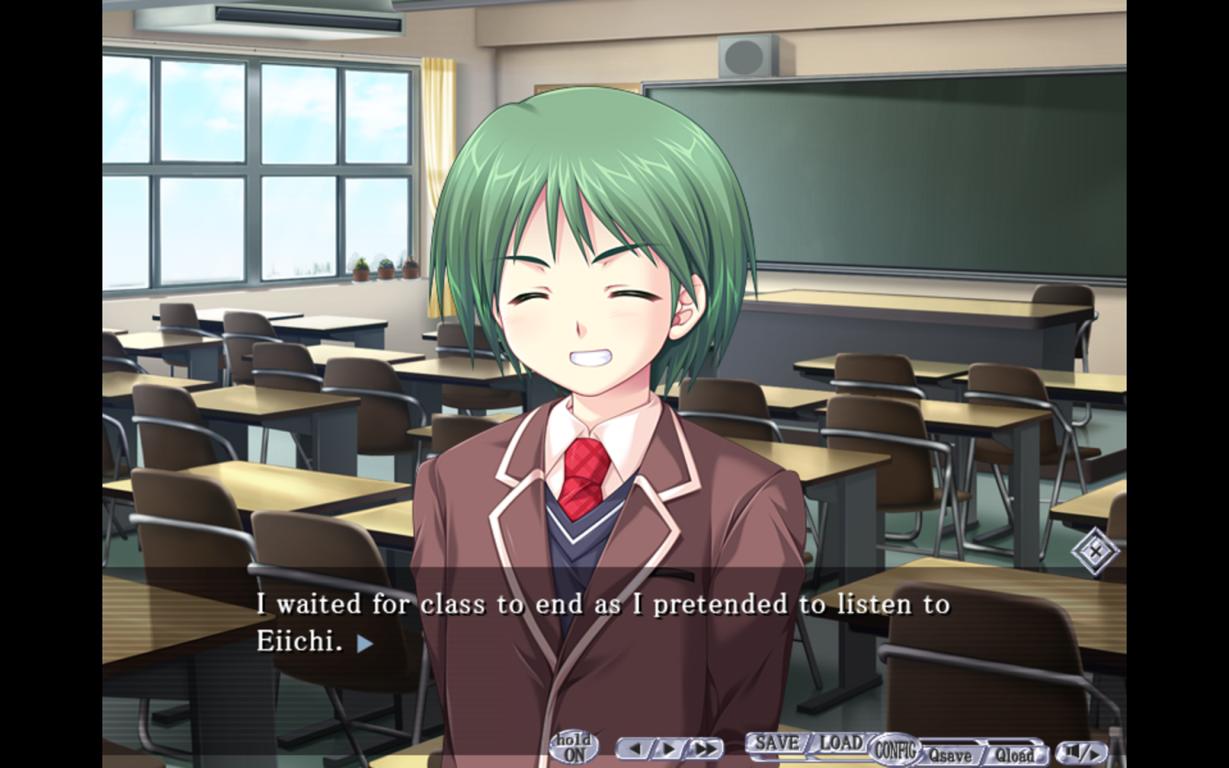Hide the text box with the diamond X

pos(1095,550)
